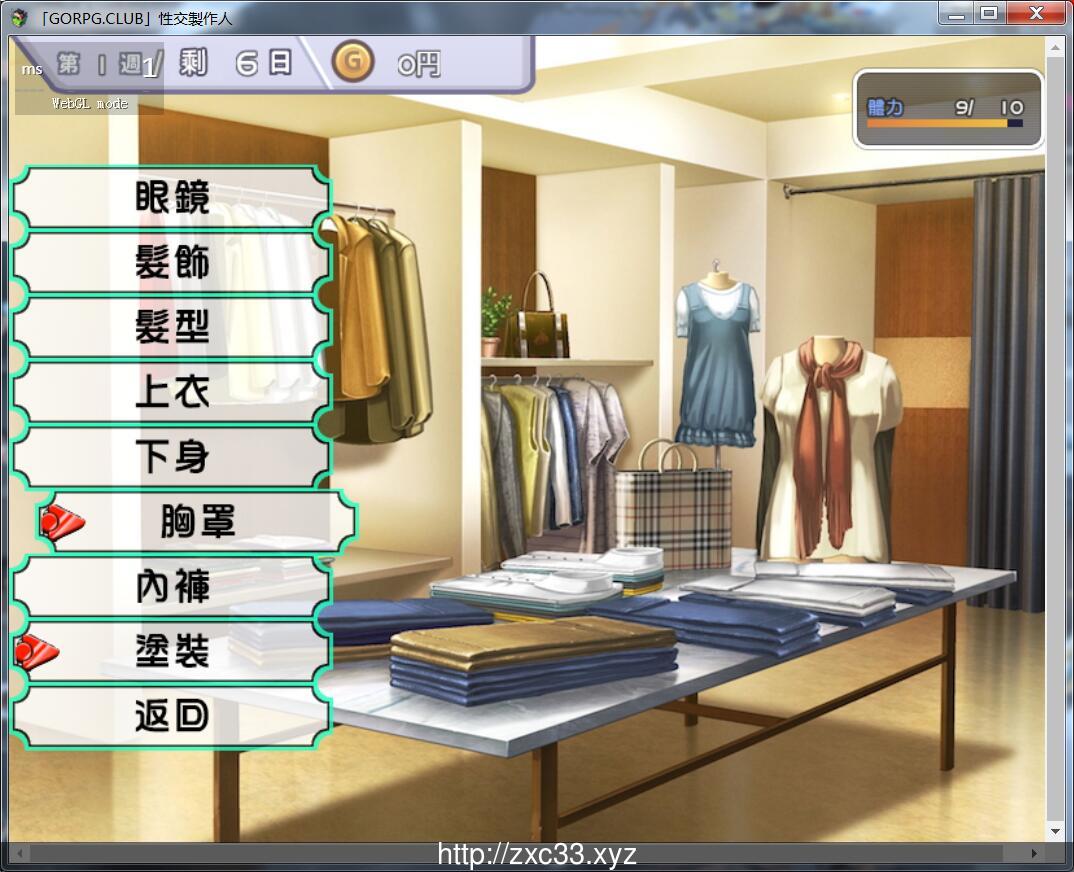The height and width of the screenshot is (872, 1074).
Task: Click the 返回 back button
Action: (171, 716)
